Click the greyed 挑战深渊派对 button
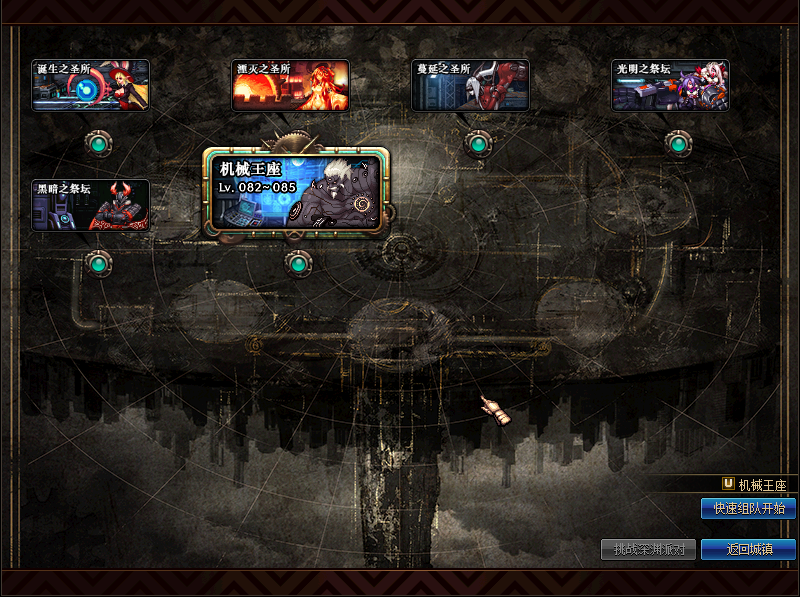Viewport: 800px width, 597px height. click(648, 549)
